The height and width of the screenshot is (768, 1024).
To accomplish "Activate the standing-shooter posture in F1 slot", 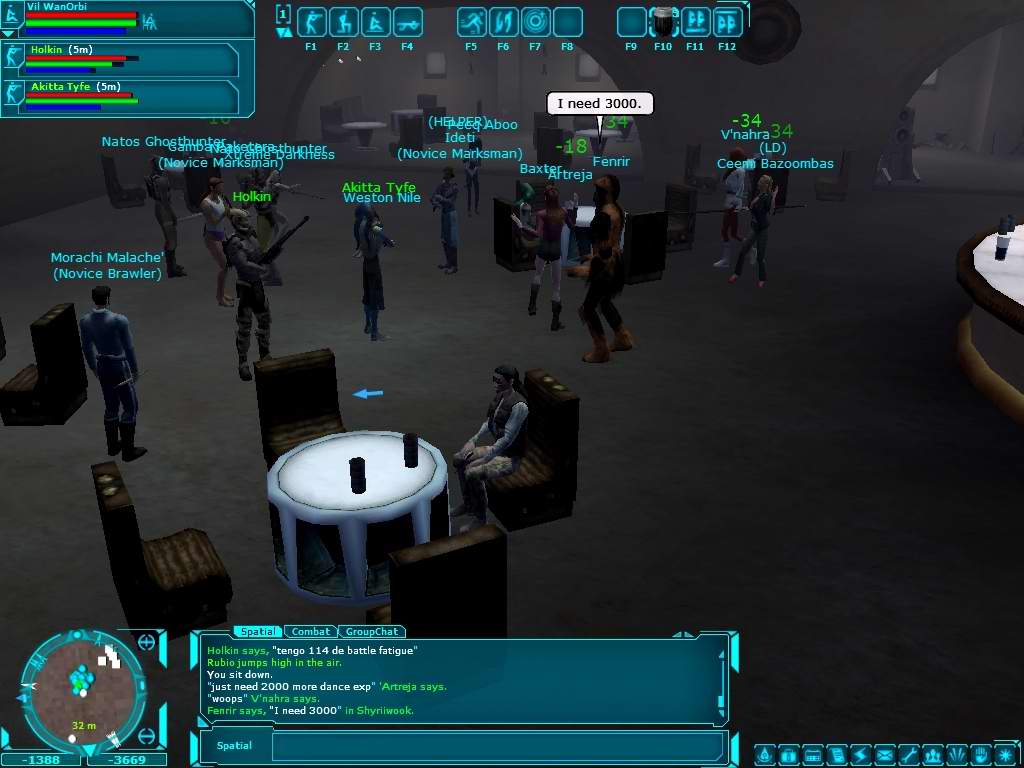I will (x=311, y=22).
